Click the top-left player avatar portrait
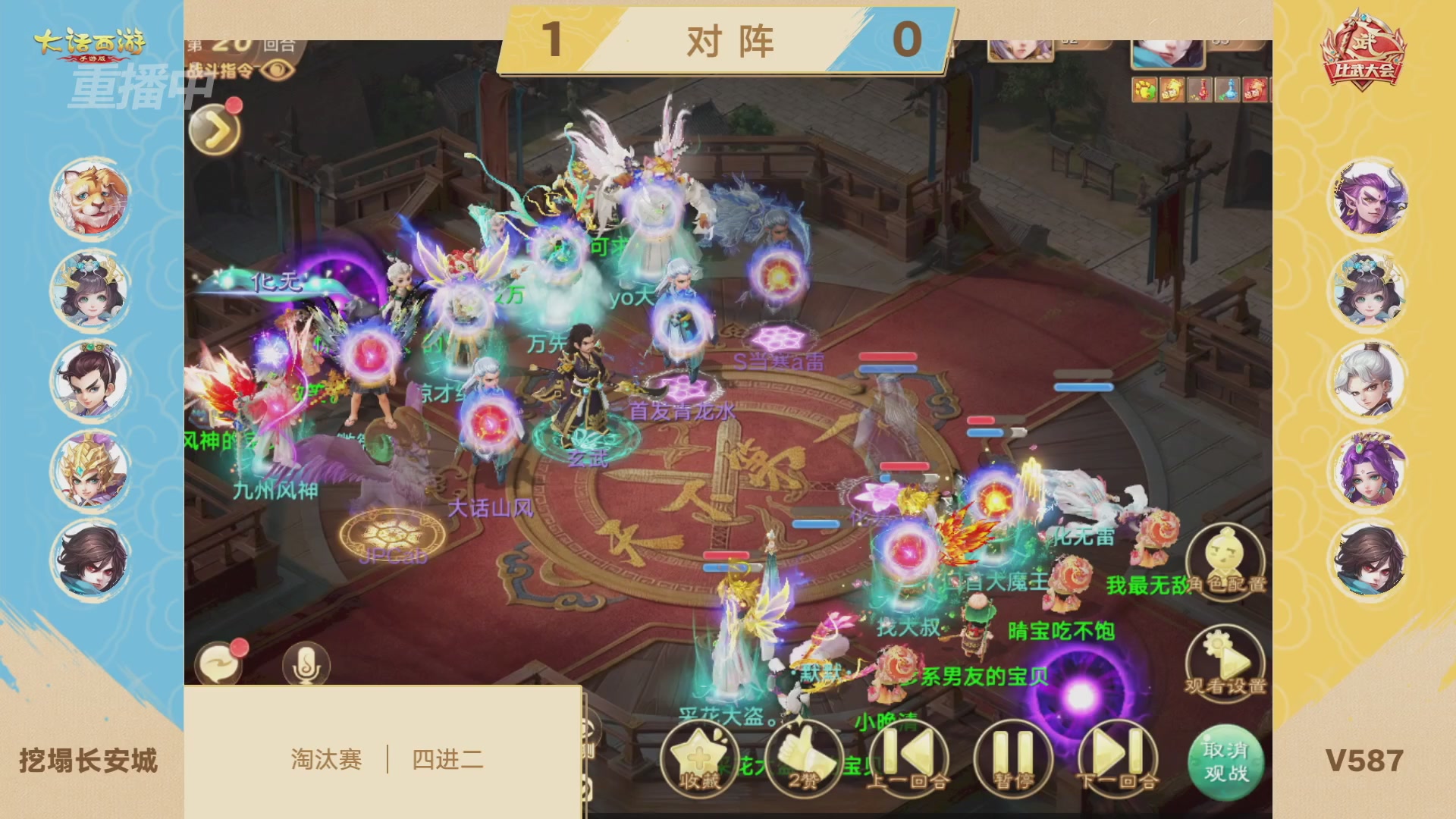Viewport: 1456px width, 819px height. (89, 199)
